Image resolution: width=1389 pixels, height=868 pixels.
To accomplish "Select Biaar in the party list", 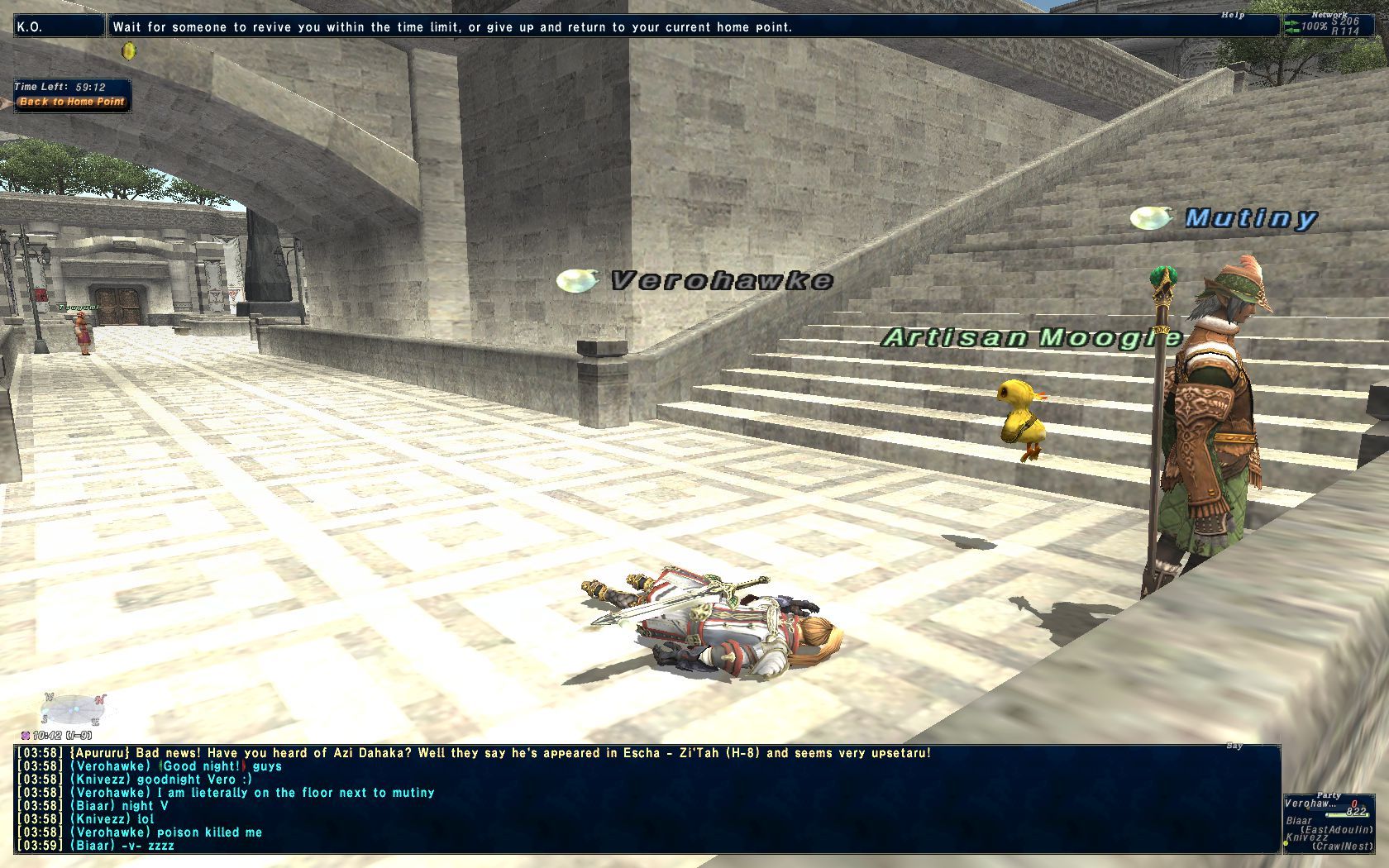I will (1300, 821).
